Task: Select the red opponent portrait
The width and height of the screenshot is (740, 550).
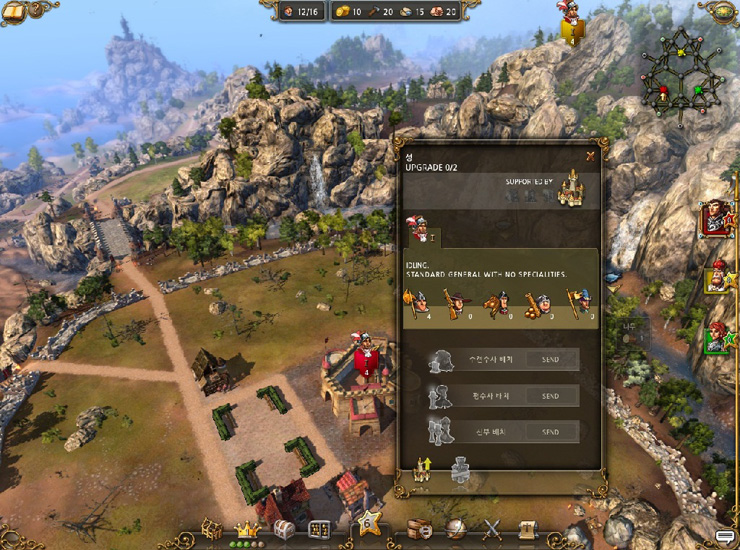Action: (716, 218)
